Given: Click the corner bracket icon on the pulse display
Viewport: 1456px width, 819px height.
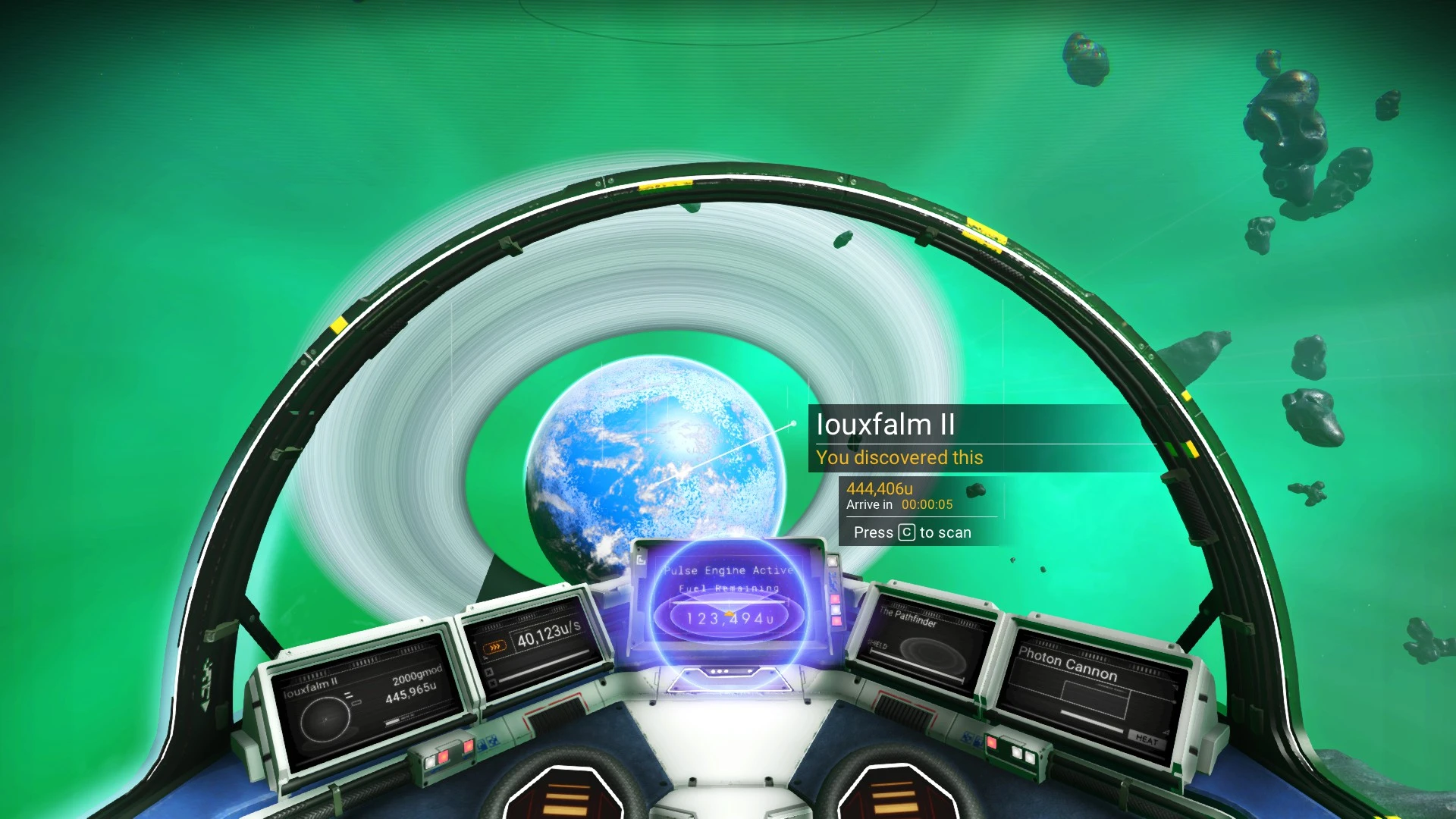Looking at the screenshot, I should (640, 561).
